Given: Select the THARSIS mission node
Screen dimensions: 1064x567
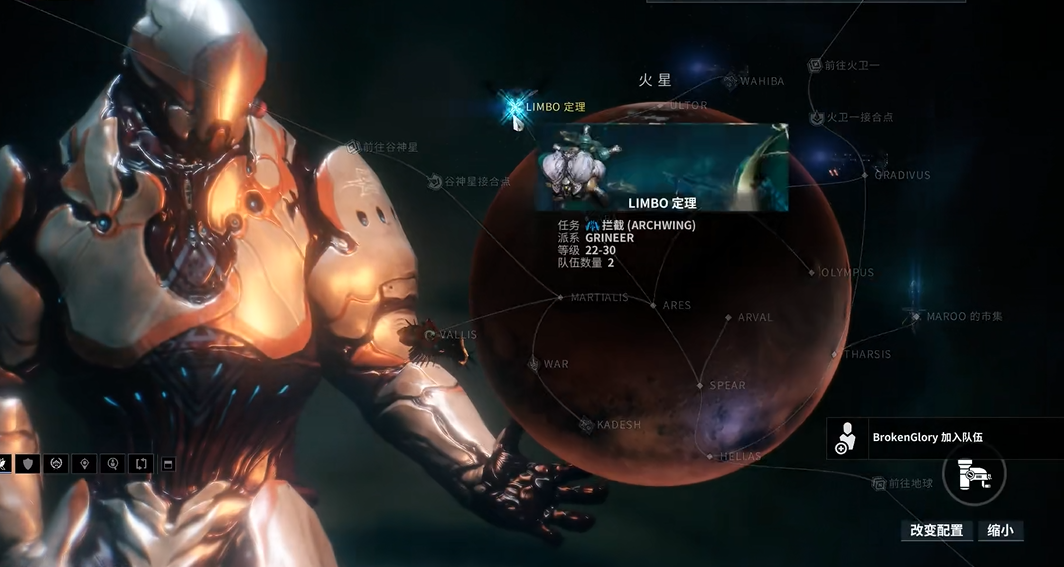Looking at the screenshot, I should pos(835,354).
